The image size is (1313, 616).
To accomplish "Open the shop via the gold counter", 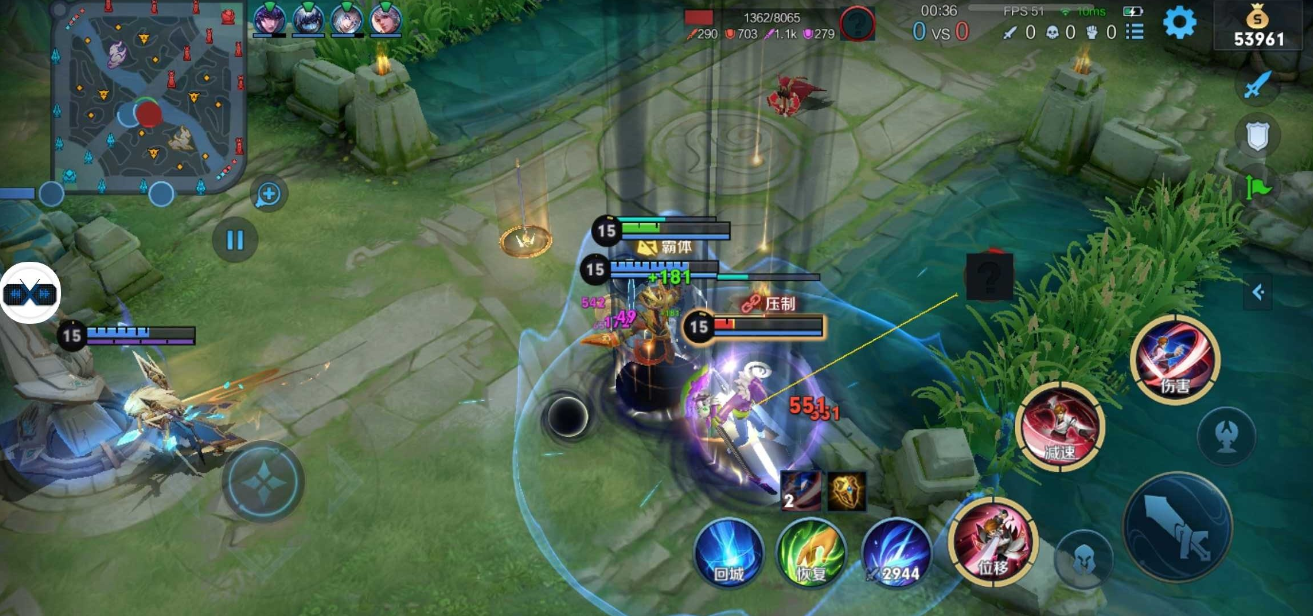I will tap(1258, 27).
